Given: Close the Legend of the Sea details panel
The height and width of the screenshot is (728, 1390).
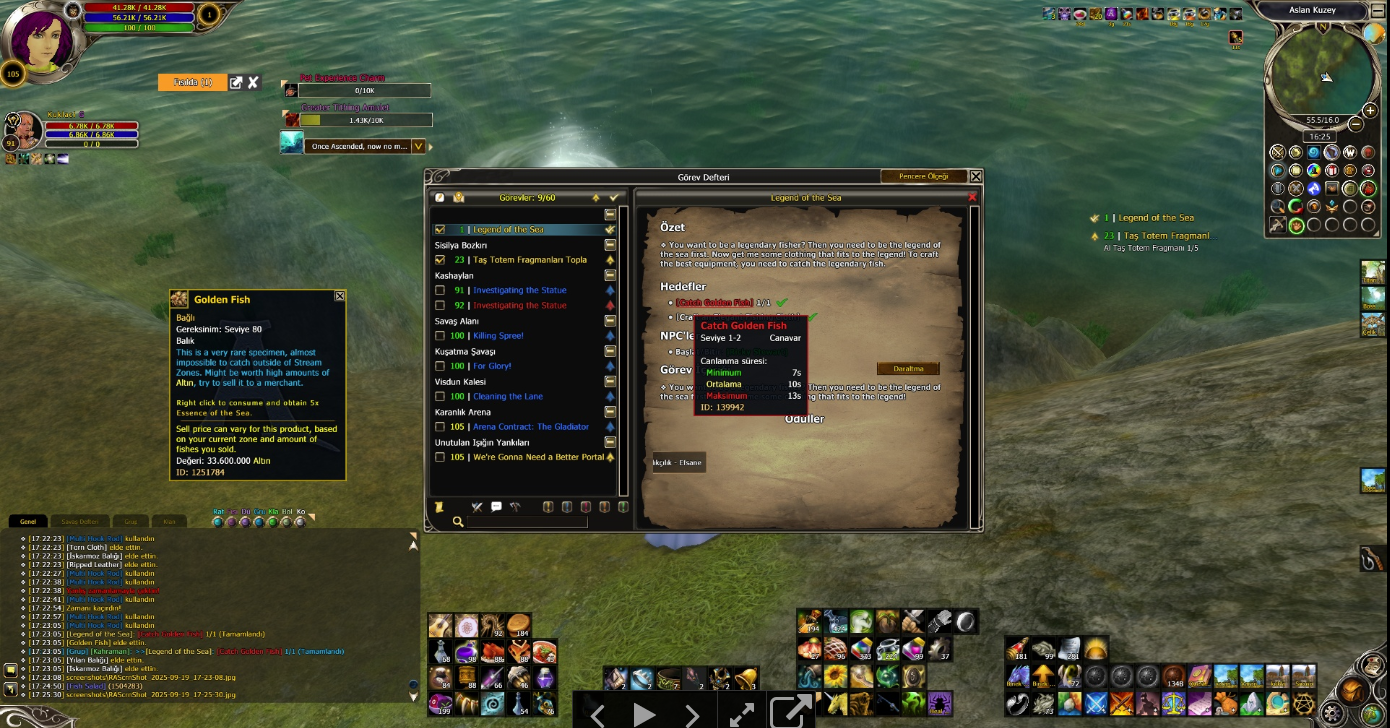Looking at the screenshot, I should (972, 198).
